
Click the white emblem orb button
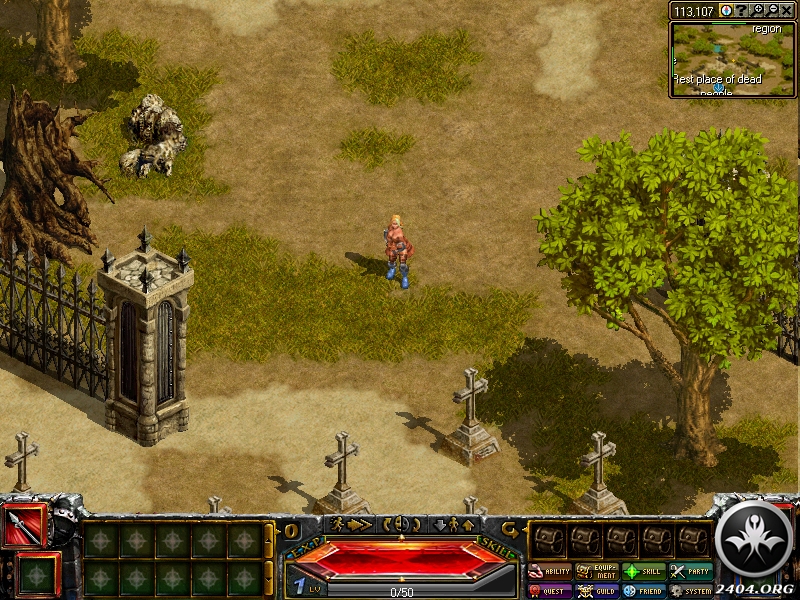[756, 538]
